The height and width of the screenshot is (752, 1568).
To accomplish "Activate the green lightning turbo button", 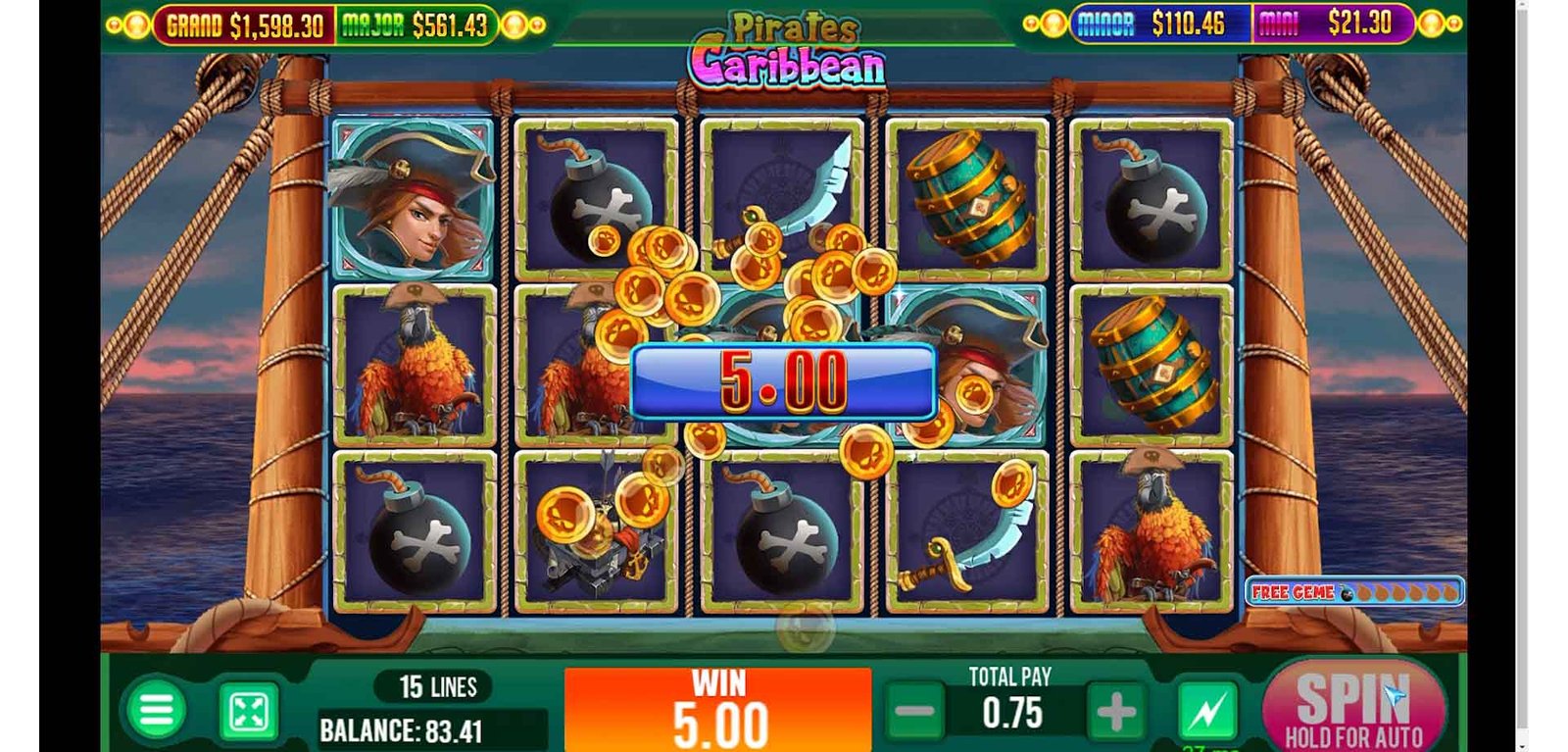I will [x=1207, y=712].
